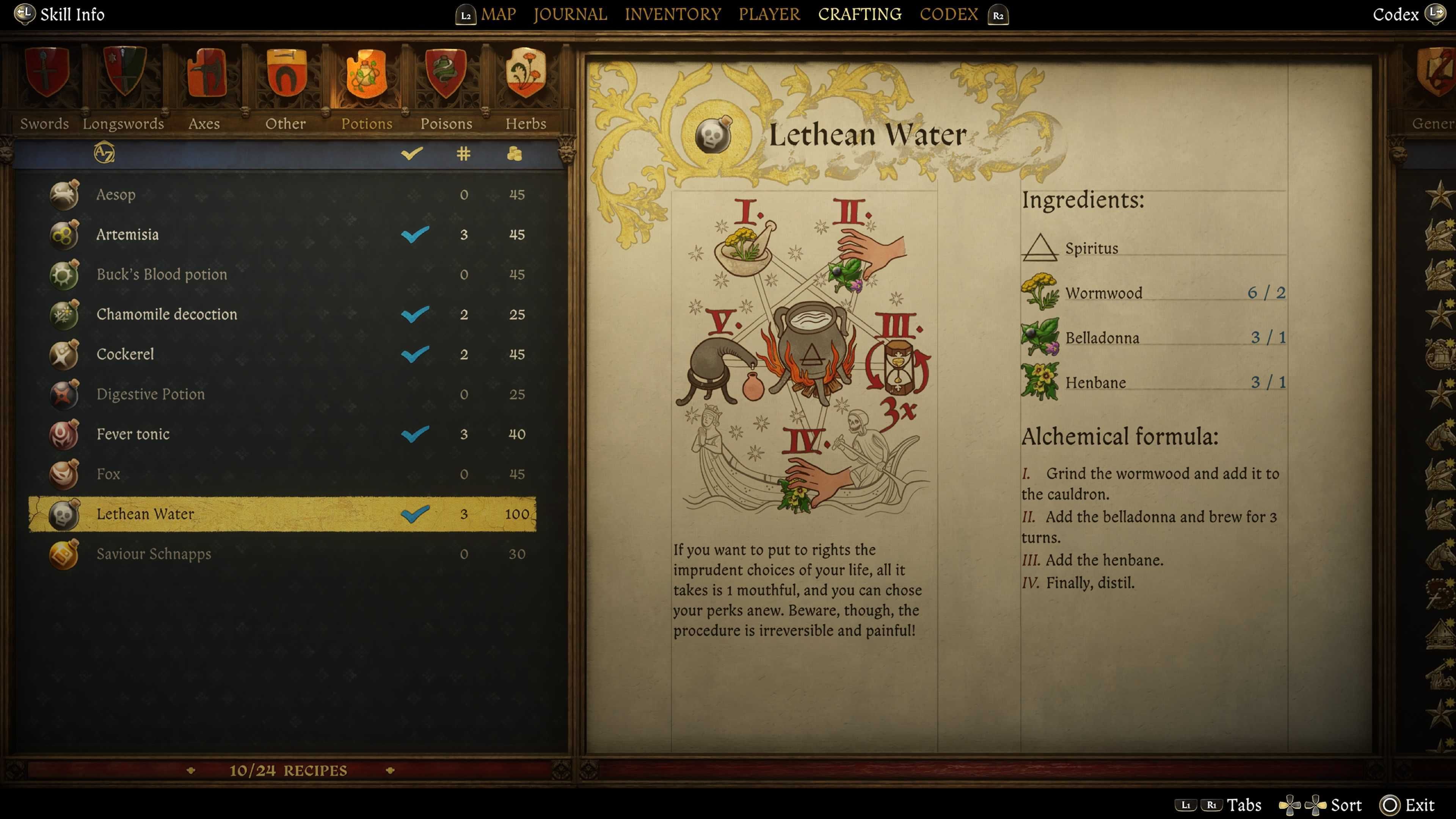This screenshot has height=819, width=1456.
Task: Sort recipes by the coin price column
Action: (x=515, y=153)
